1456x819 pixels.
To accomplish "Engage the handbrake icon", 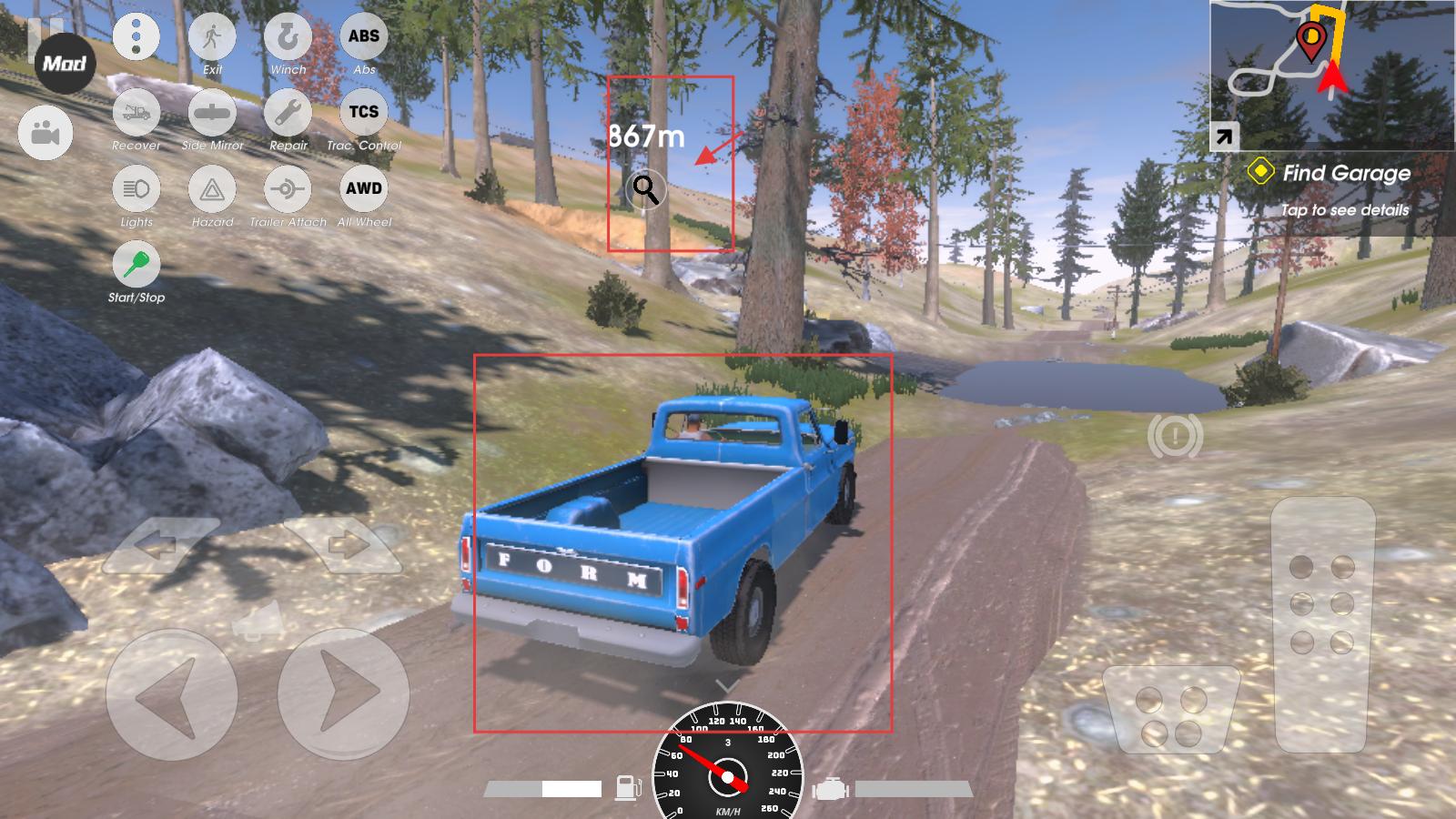I will pyautogui.click(x=1175, y=438).
